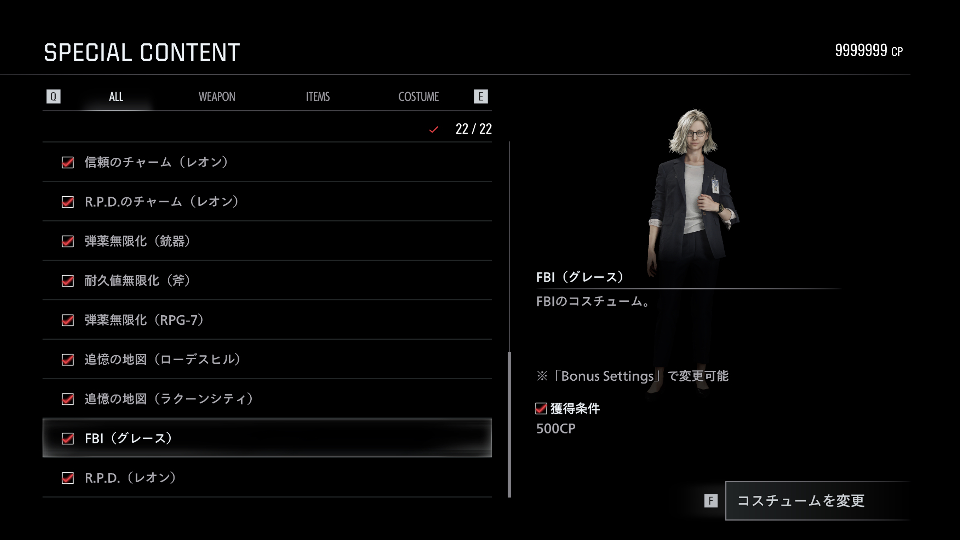Viewport: 960px width, 540px height.
Task: Select 弾薬無限化（銃器） item
Action: pyautogui.click(x=267, y=241)
